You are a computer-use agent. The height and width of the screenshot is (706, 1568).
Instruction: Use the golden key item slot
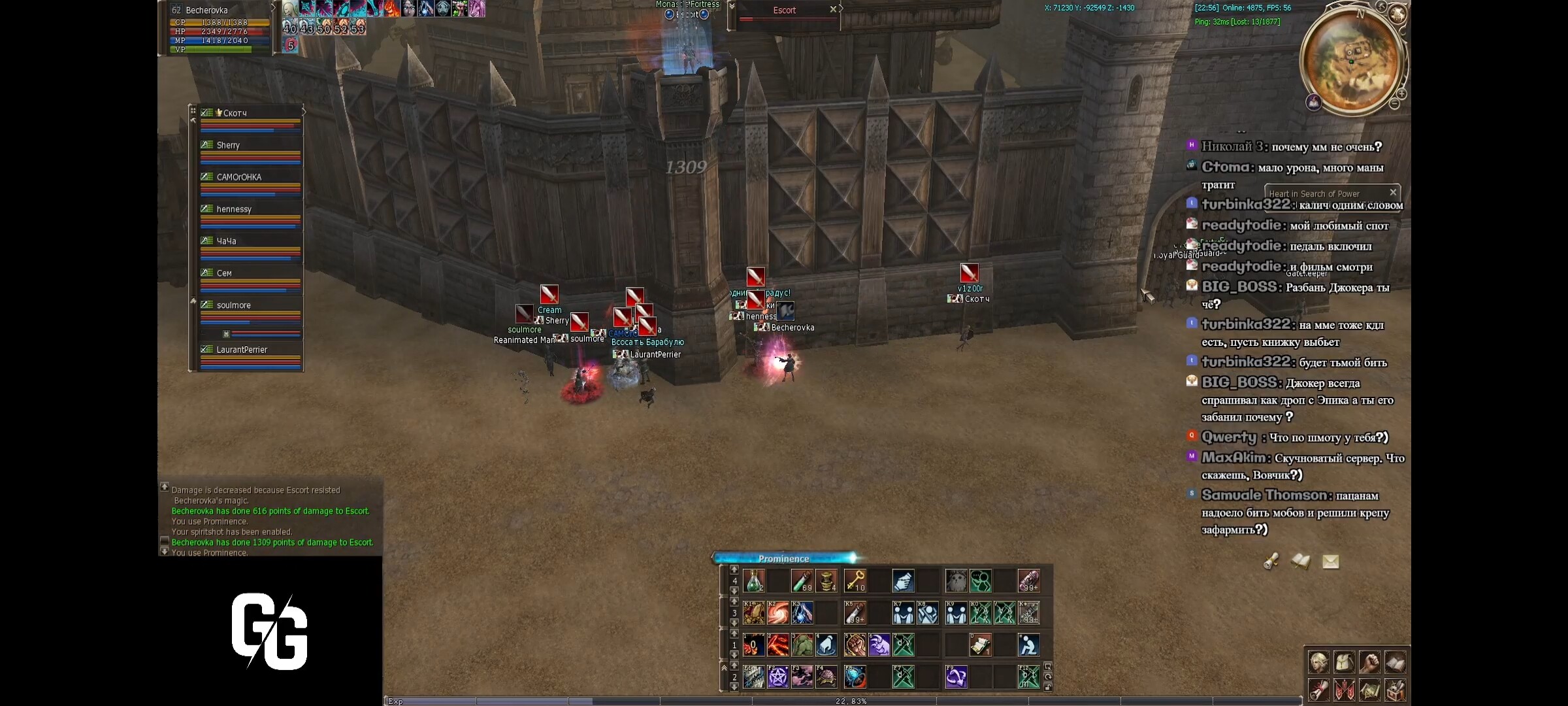pyautogui.click(x=855, y=580)
